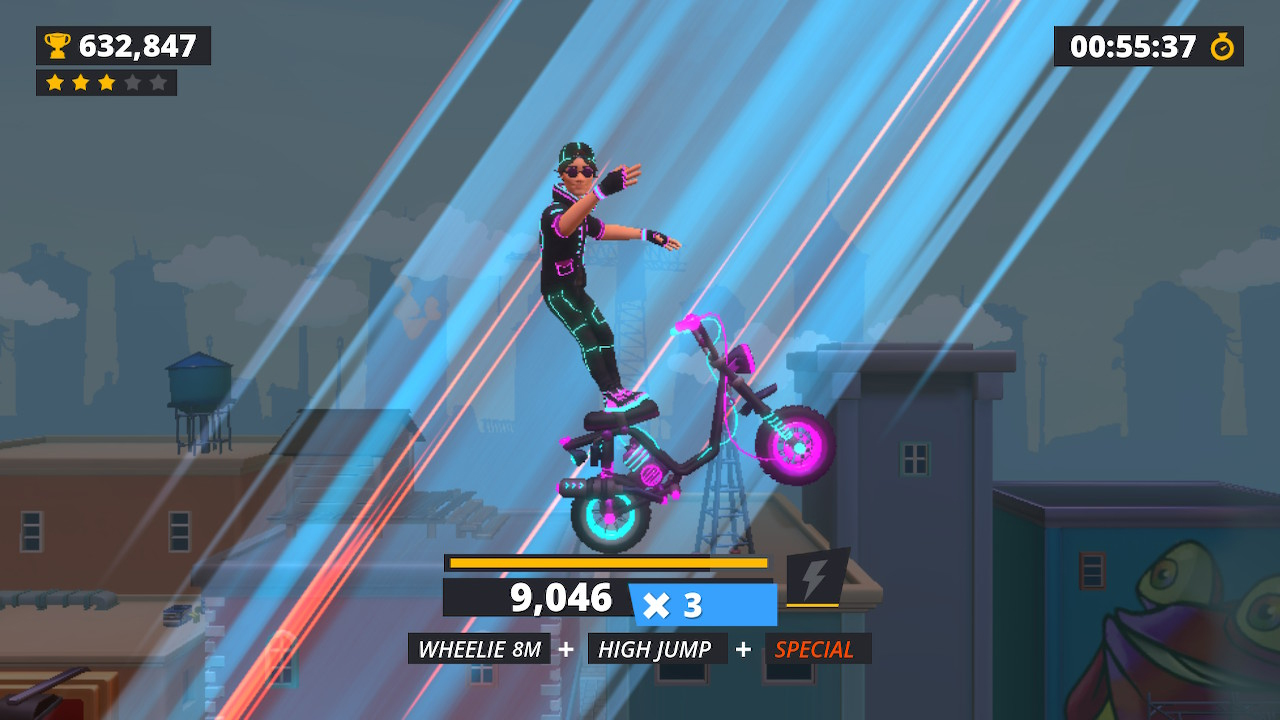Select the 00:55:37 timer display
Screen dimensions: 1280x720
(x=1136, y=45)
